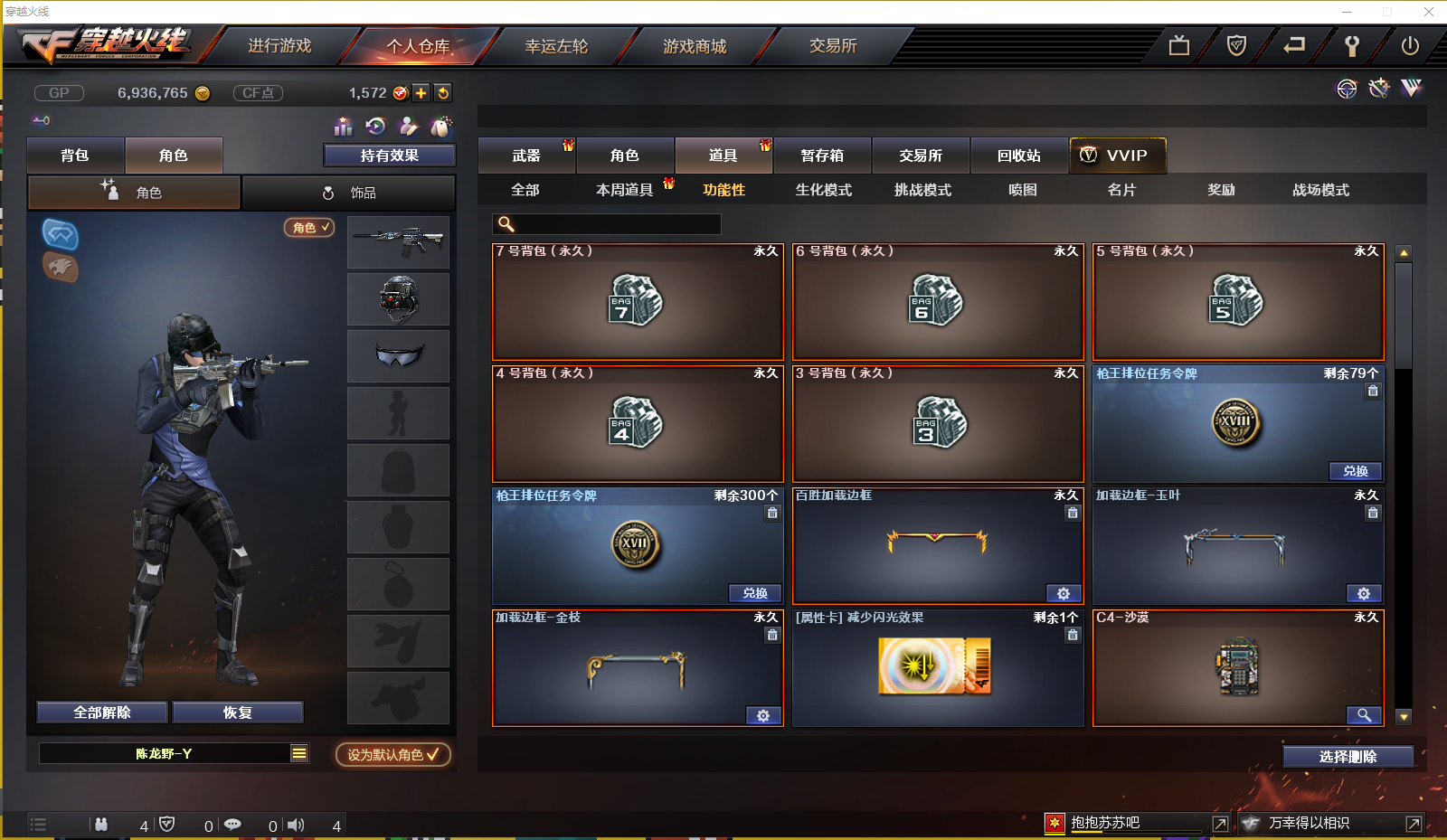Click the shield security icon on the top bar
The height and width of the screenshot is (840, 1447).
click(x=1236, y=44)
